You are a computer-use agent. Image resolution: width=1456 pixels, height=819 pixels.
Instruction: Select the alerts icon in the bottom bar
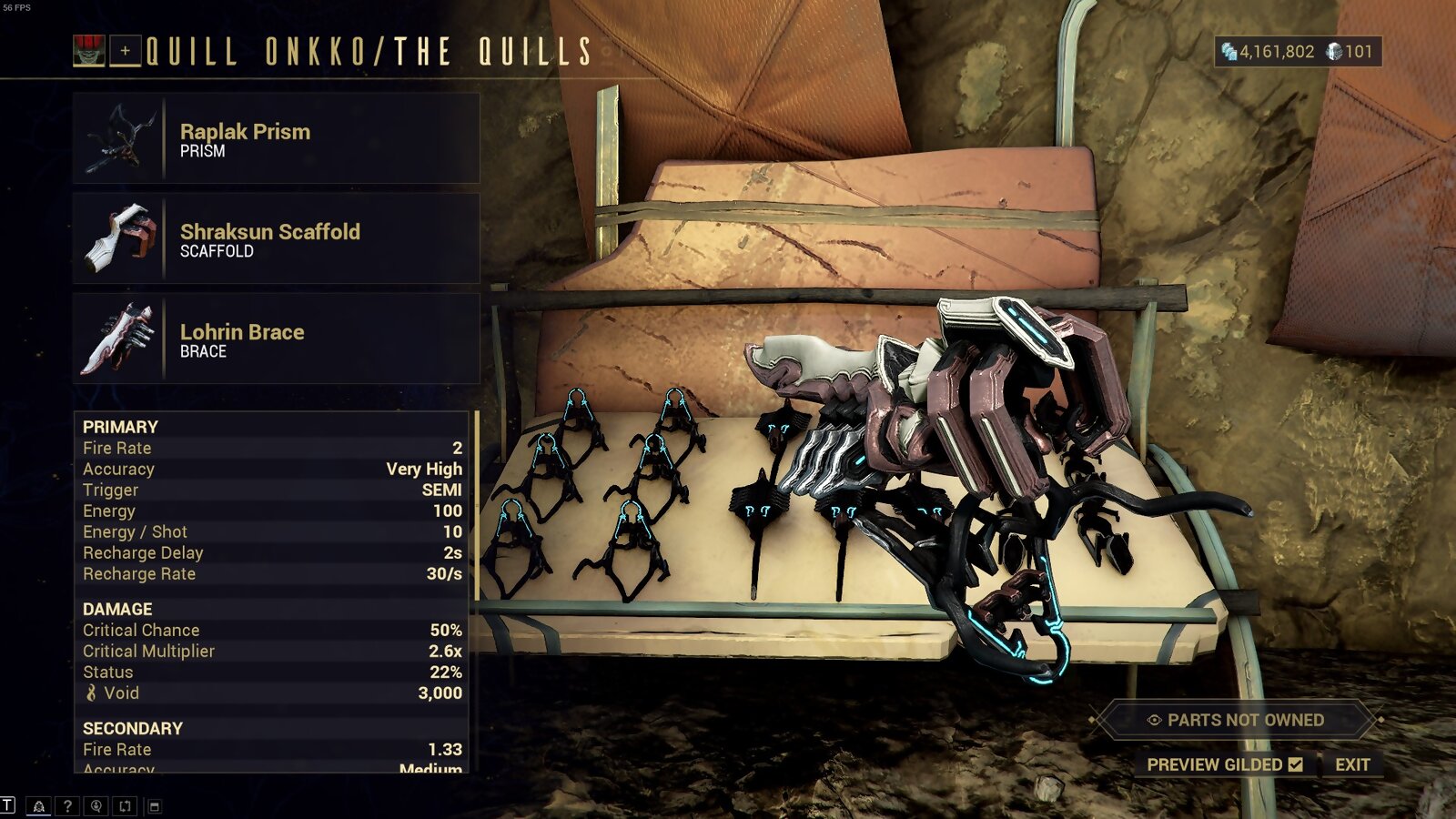click(x=39, y=805)
